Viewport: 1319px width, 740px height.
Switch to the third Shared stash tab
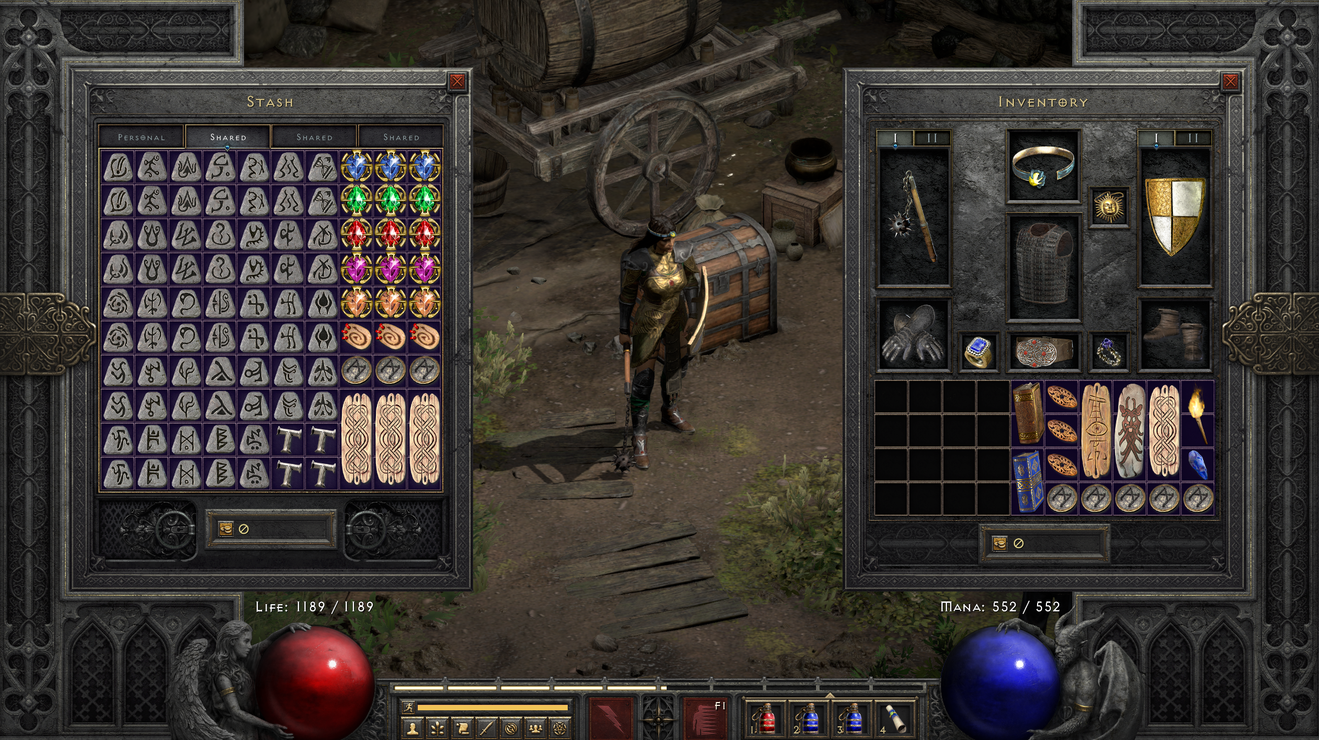pos(402,135)
